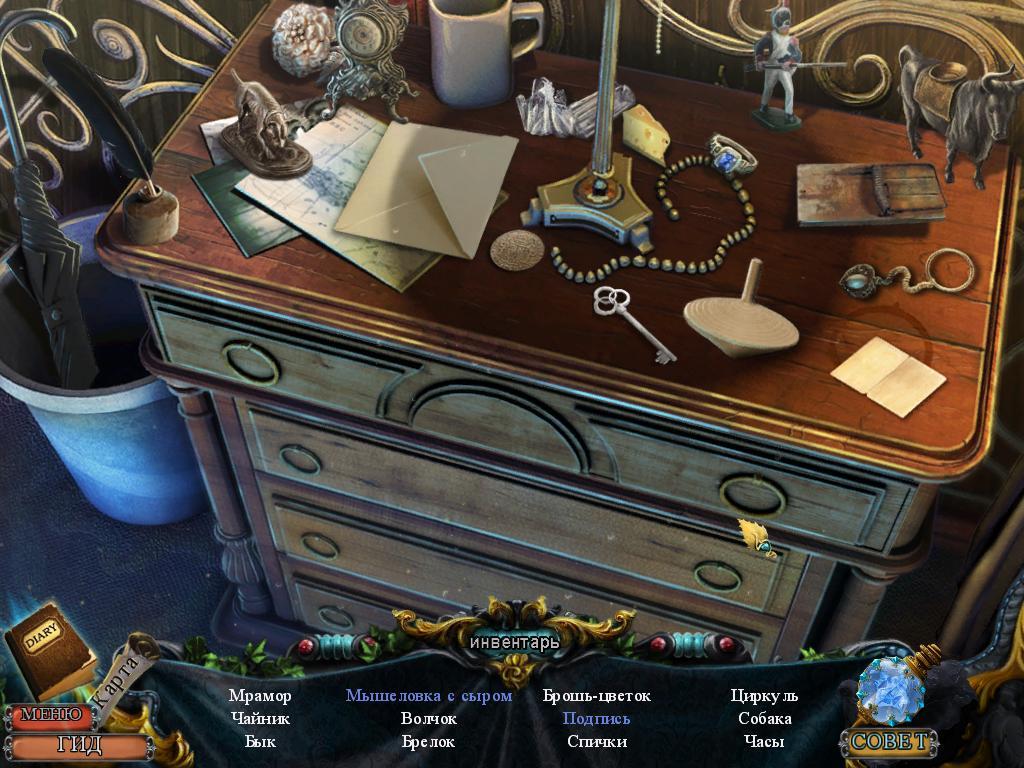Select Бык in the item list
The image size is (1024, 768).
[260, 742]
